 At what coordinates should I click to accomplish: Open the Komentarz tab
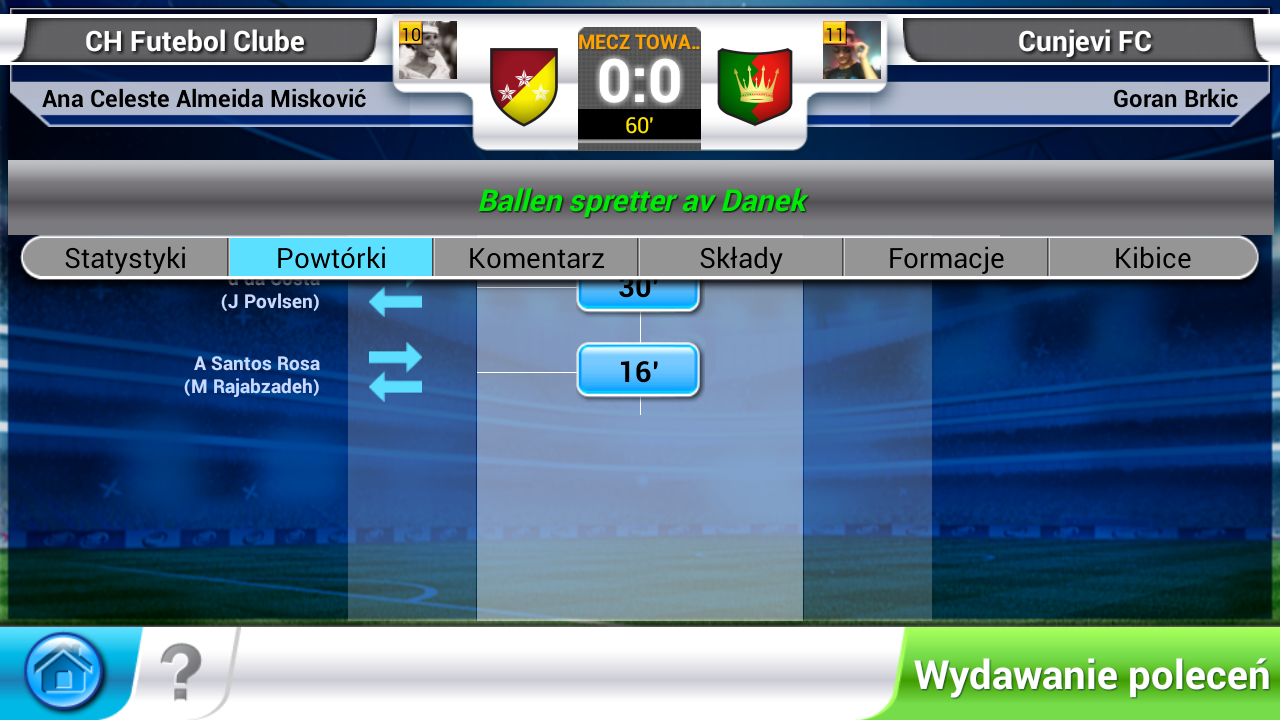pos(535,257)
